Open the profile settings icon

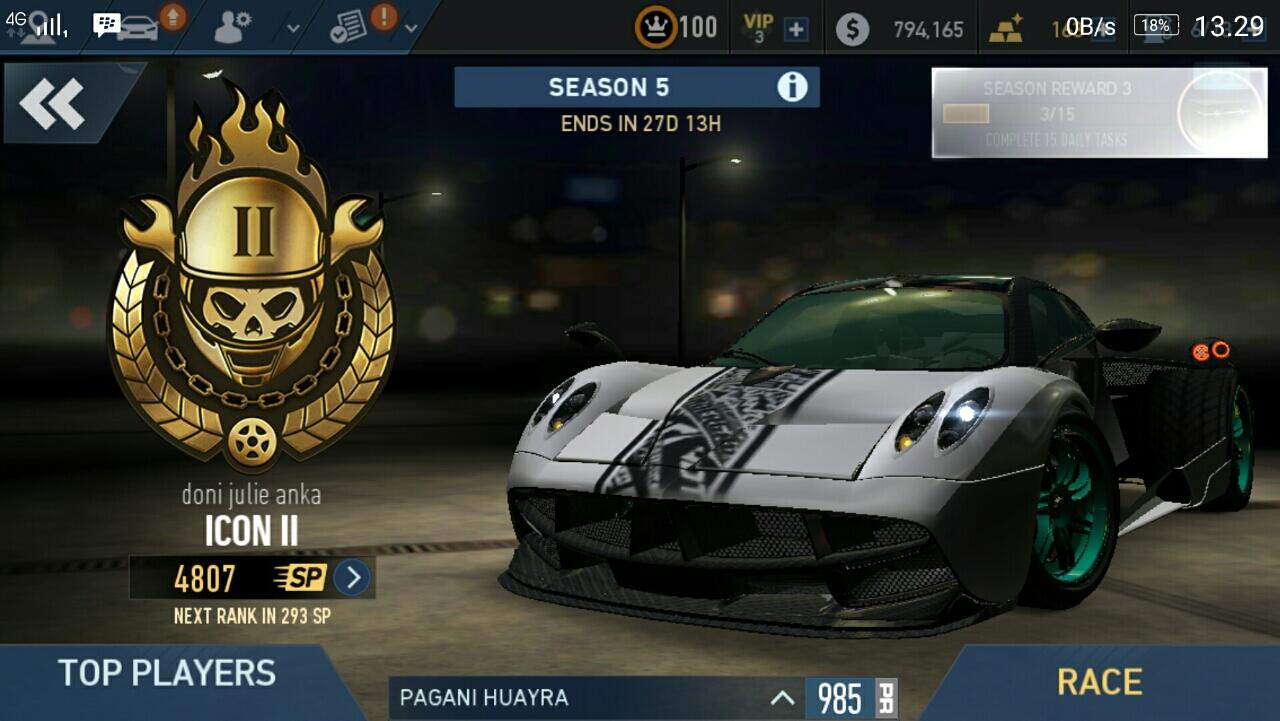click(x=232, y=26)
